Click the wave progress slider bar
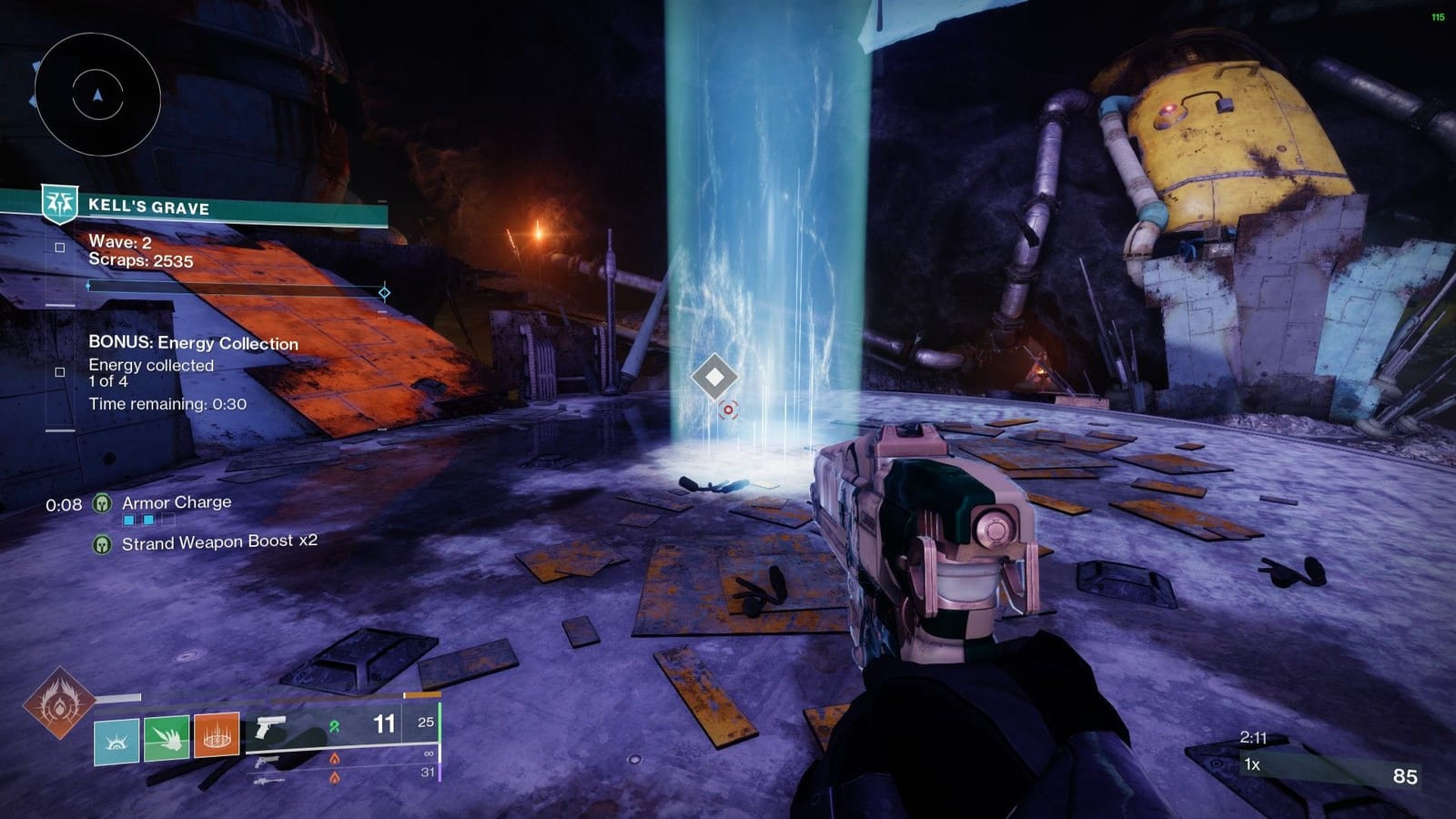The width and height of the screenshot is (1456, 819). (x=237, y=285)
